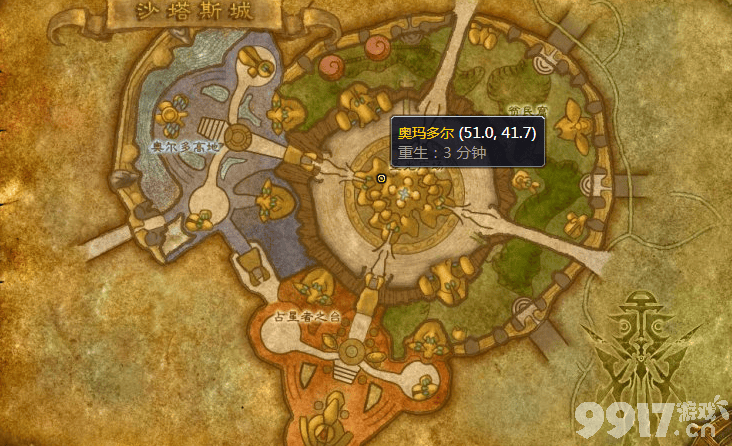Click the 奥玛多尔 NPC location marker
Image resolution: width=732 pixels, height=446 pixels.
[381, 178]
